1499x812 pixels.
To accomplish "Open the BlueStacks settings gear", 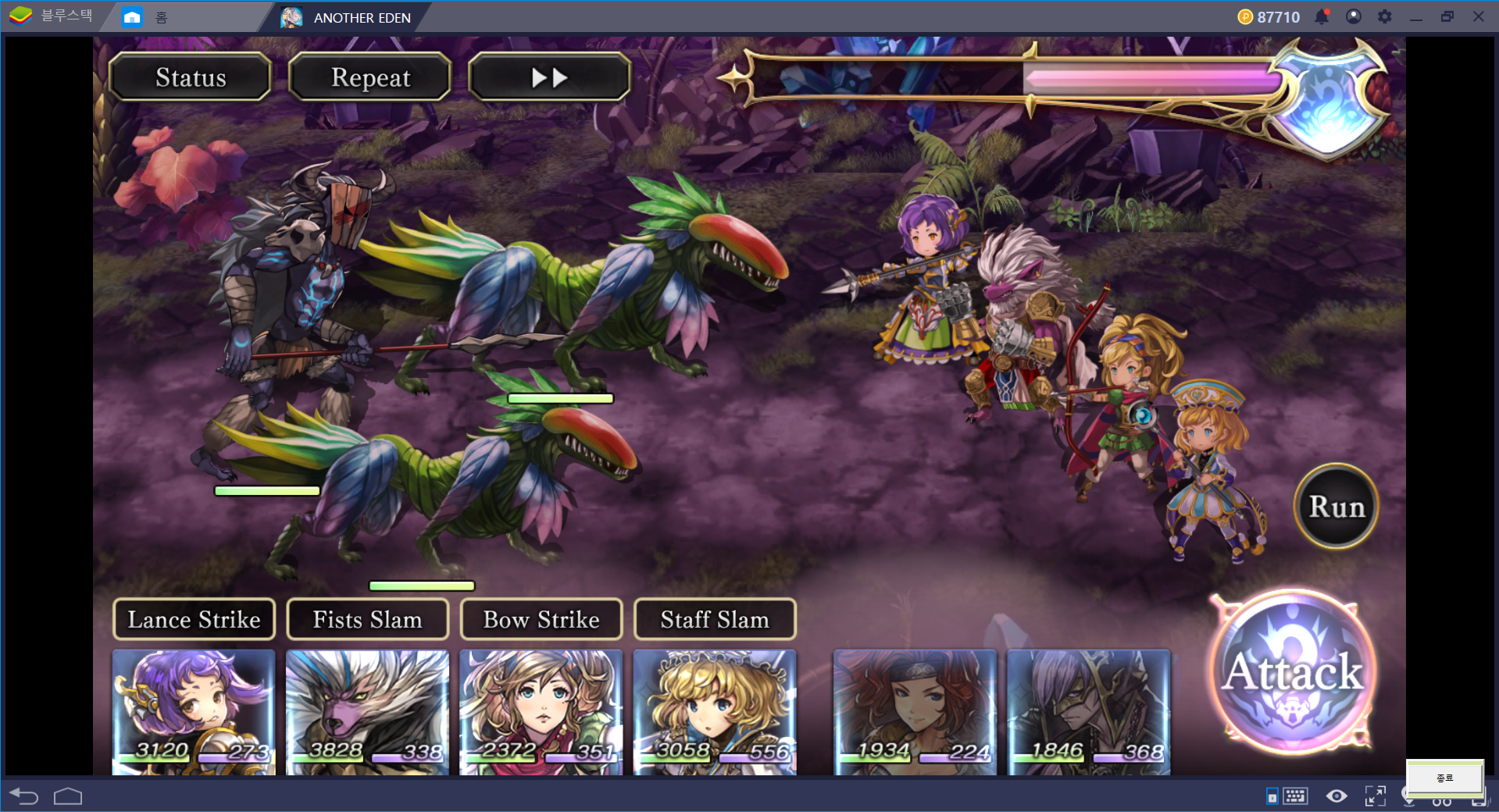I will pos(1384,16).
